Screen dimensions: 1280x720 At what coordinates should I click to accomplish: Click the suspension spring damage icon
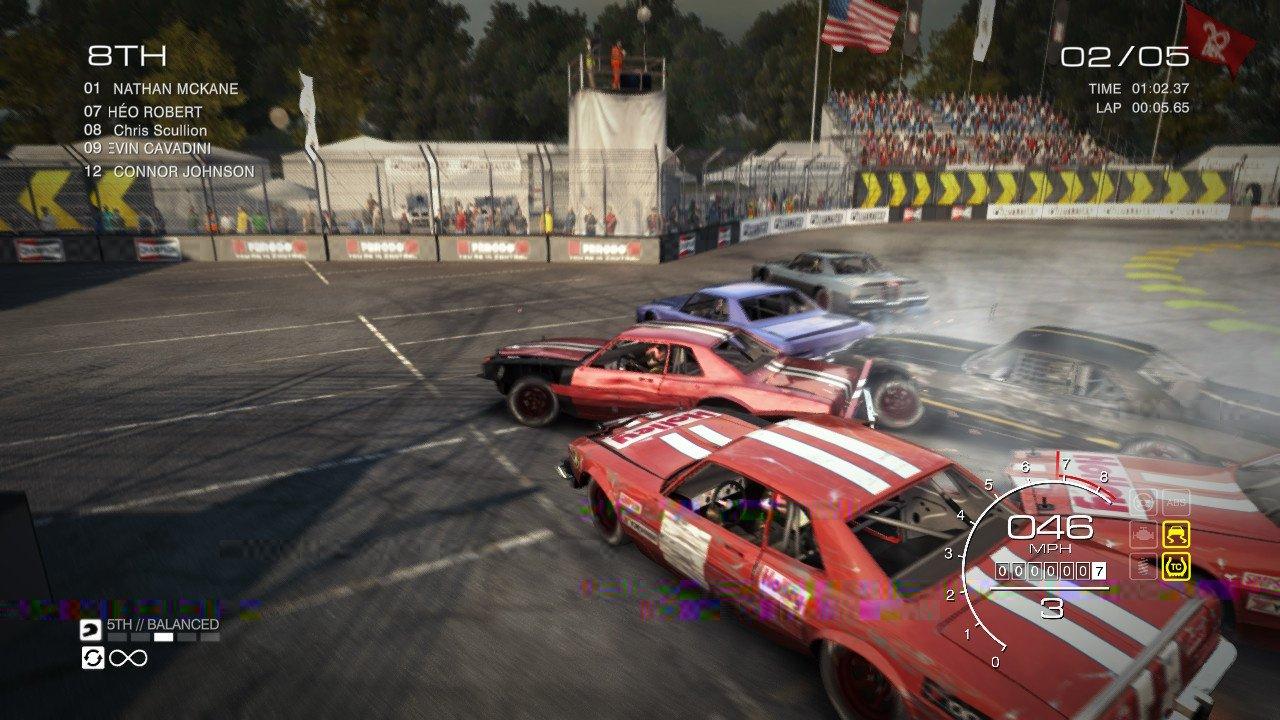point(1143,567)
